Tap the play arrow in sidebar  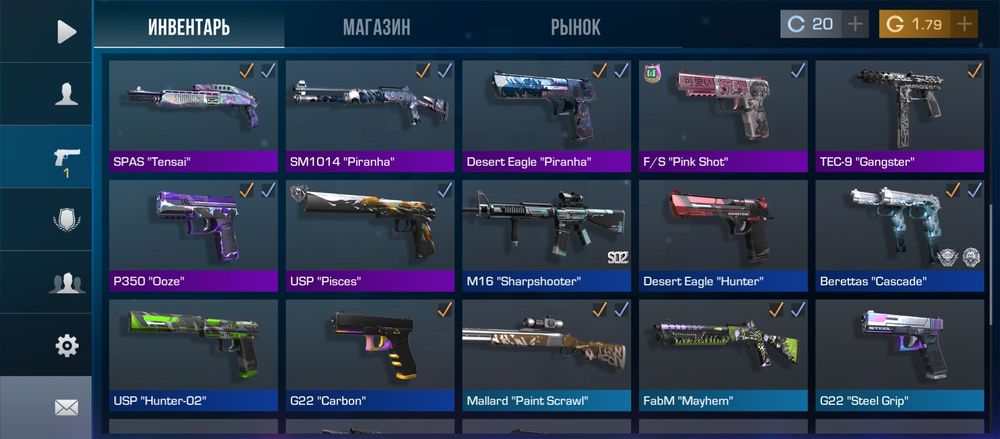66,31
